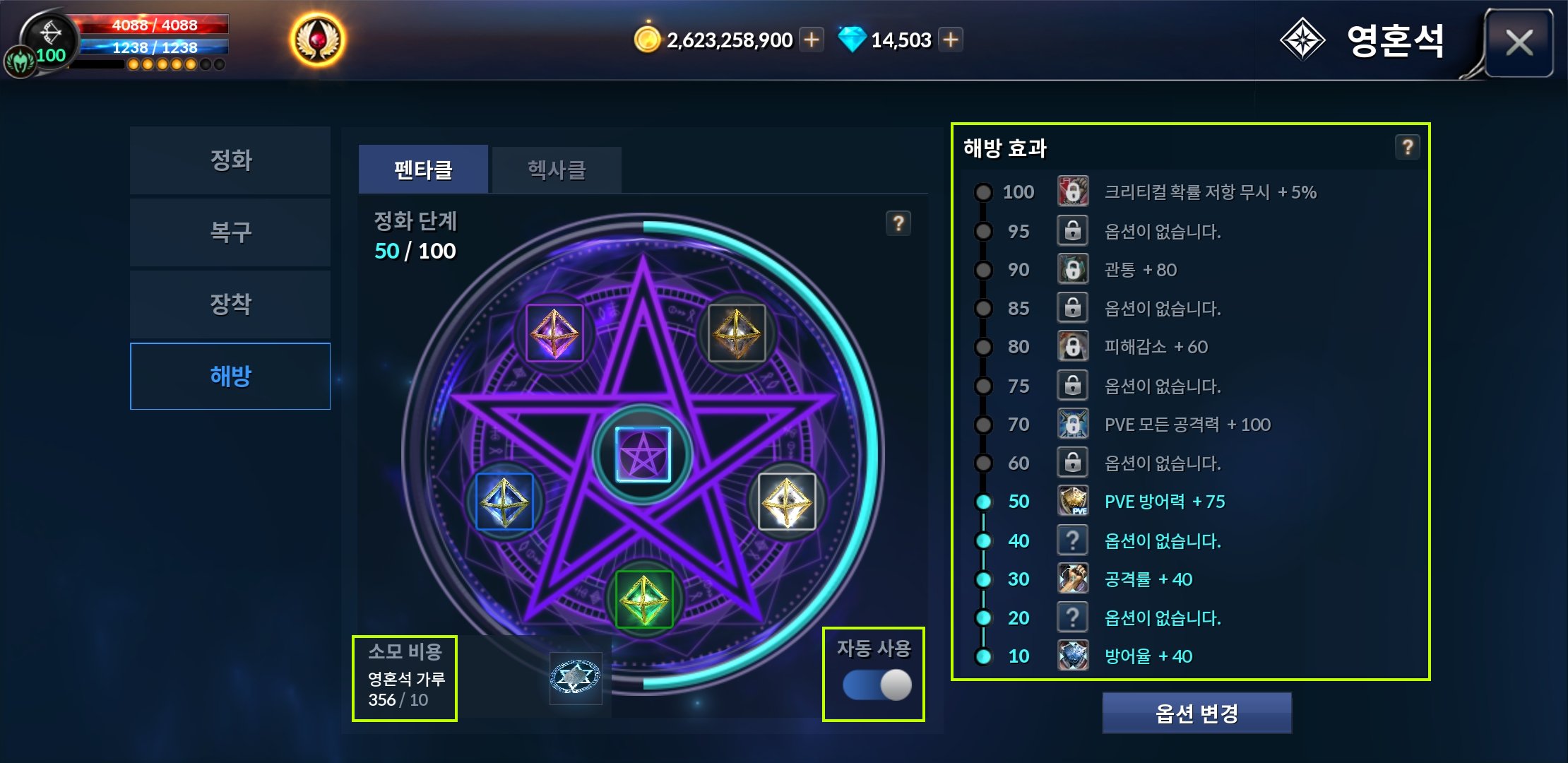
Task: Select the 해방 menu entry
Action: coord(230,376)
